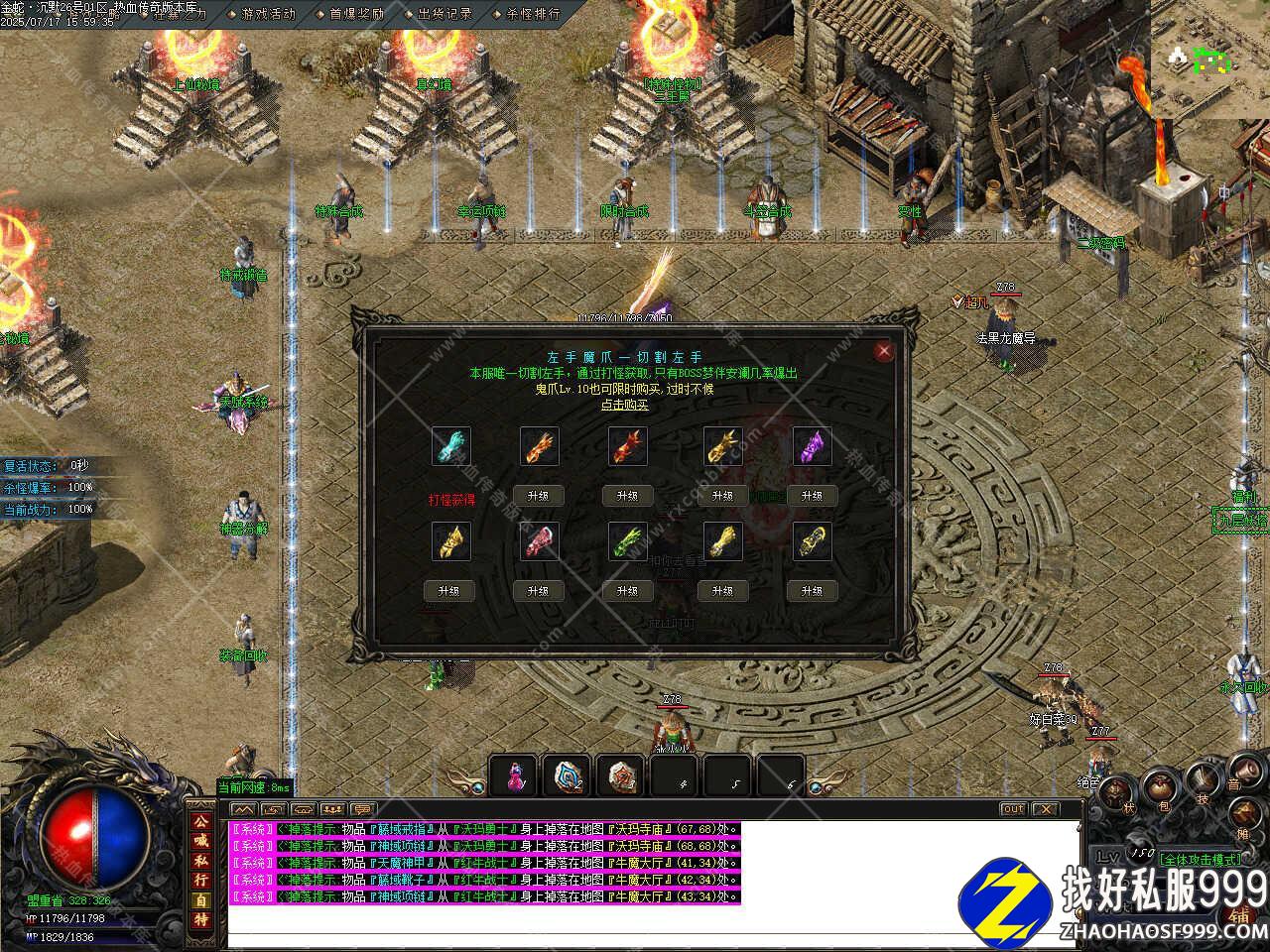Switch to the 私 private chat channel

coord(200,861)
